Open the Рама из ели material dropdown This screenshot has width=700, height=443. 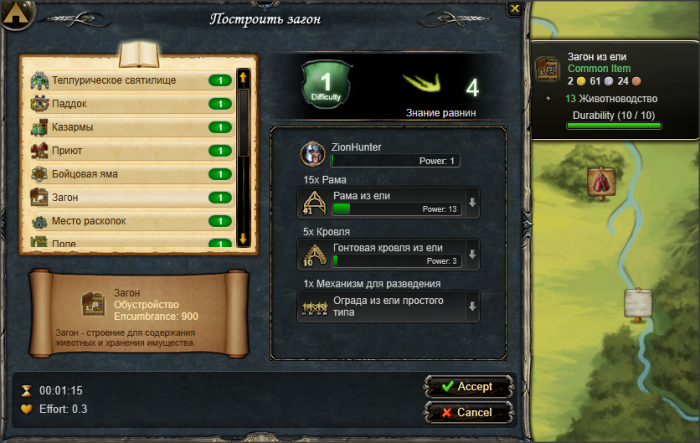point(473,203)
